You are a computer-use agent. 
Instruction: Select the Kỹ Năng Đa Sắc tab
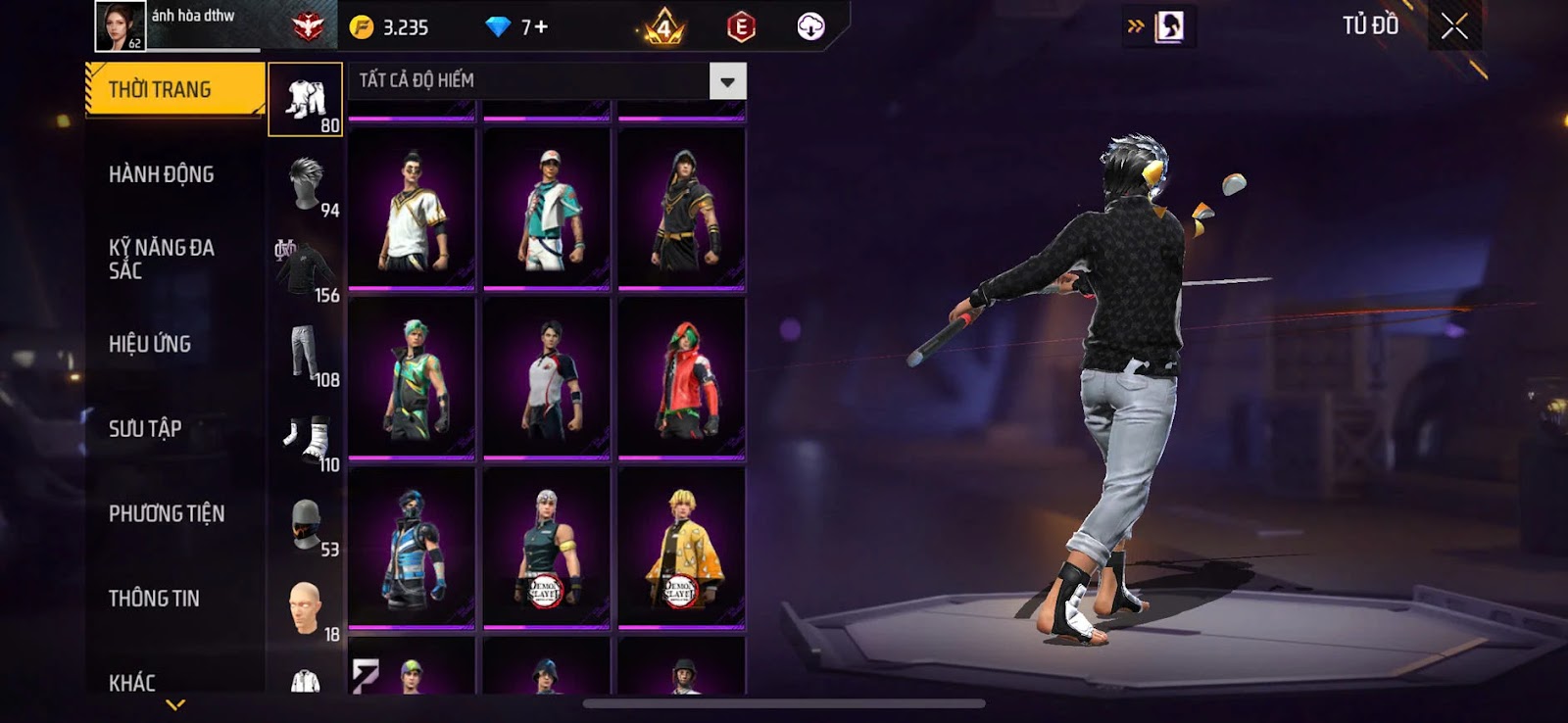(x=162, y=259)
